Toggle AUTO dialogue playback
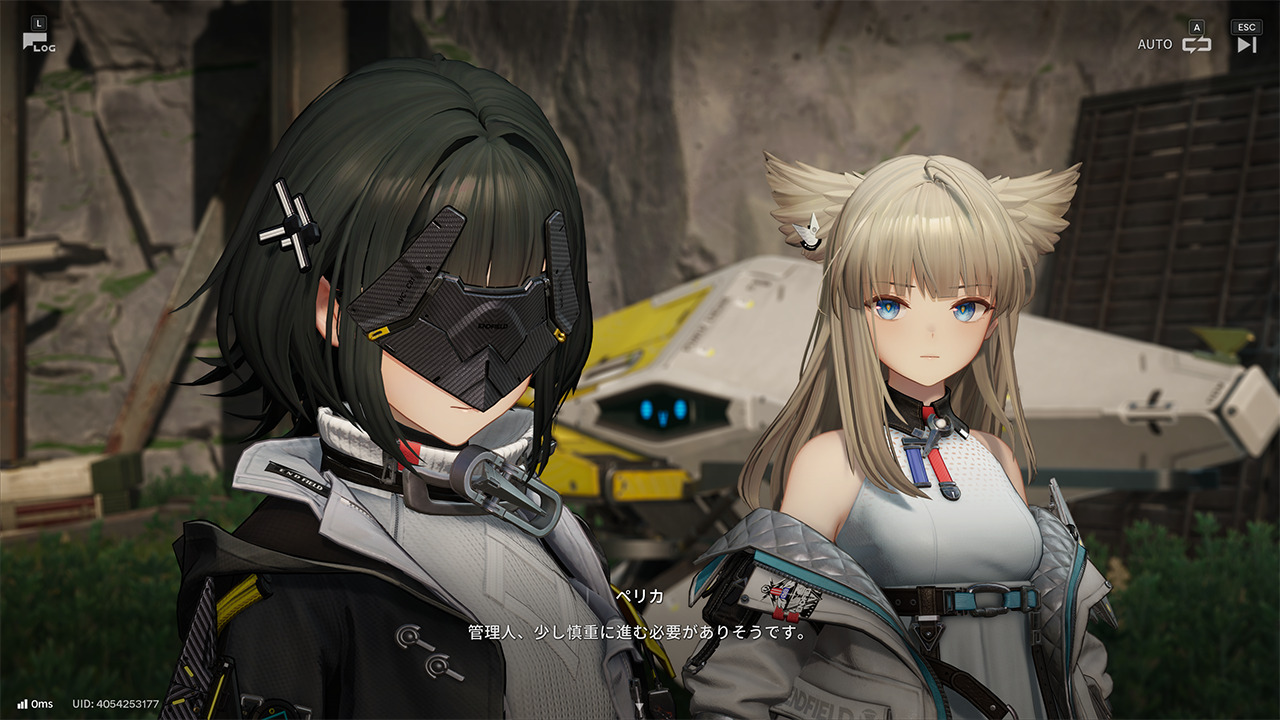Screen dimensions: 1280x720 point(1196,44)
